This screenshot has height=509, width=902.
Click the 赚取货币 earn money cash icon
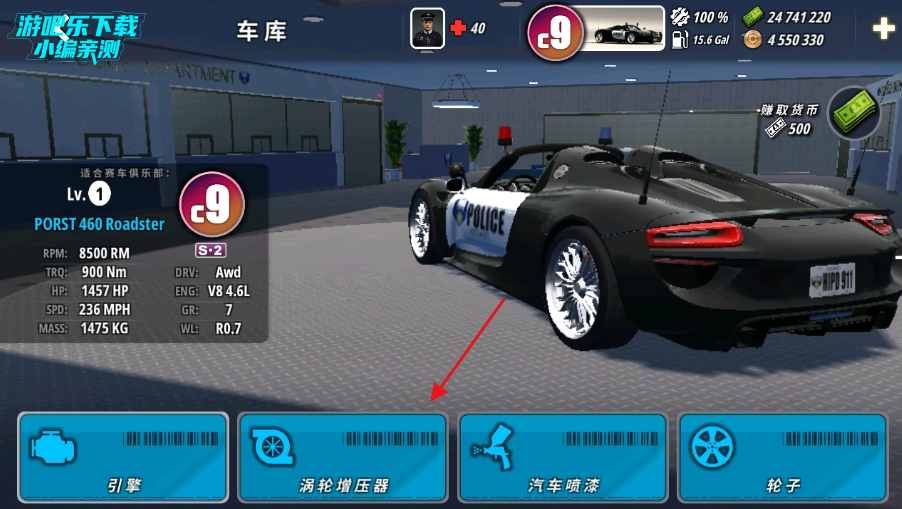tap(853, 112)
